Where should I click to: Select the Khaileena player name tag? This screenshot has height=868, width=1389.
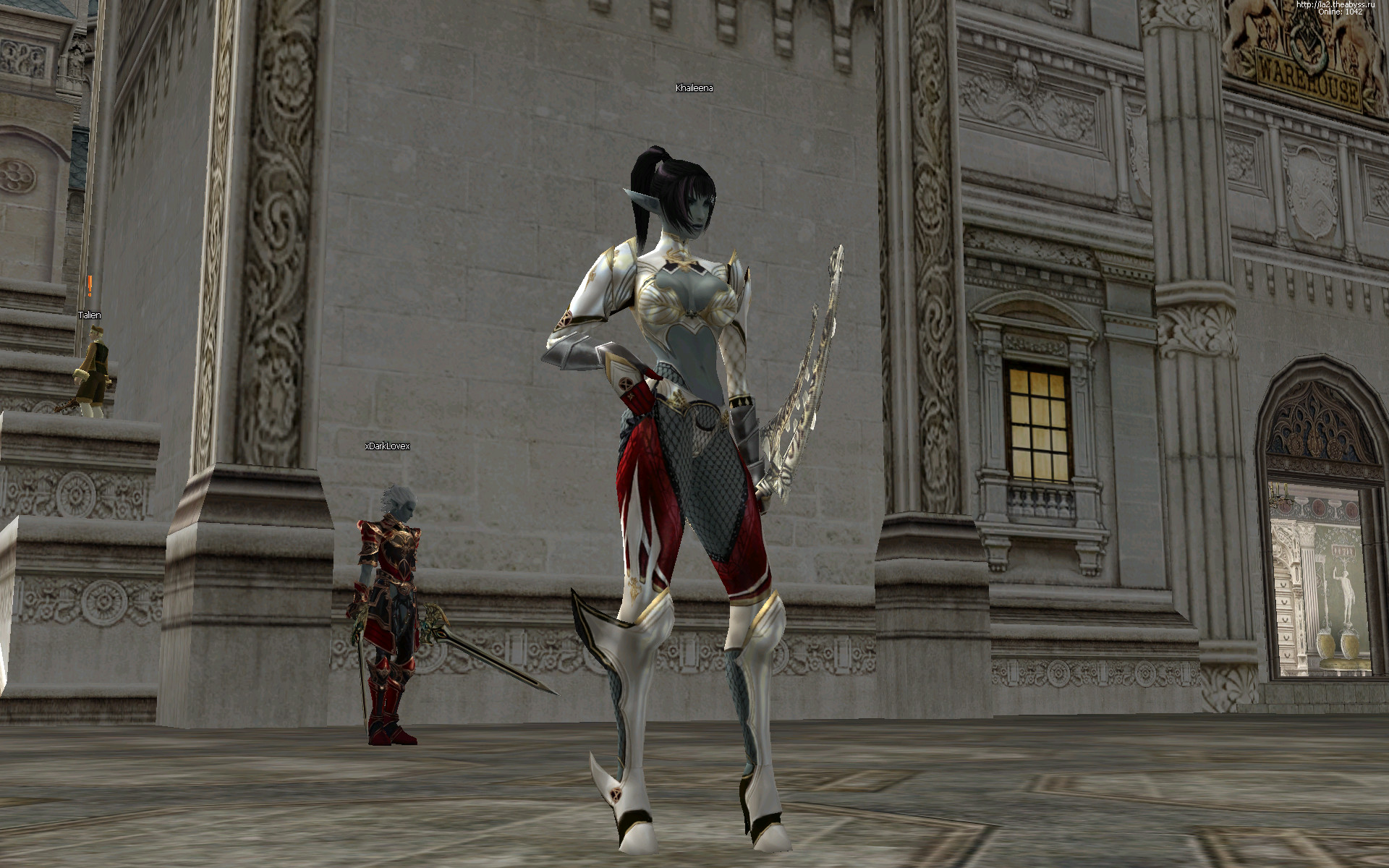pos(694,88)
